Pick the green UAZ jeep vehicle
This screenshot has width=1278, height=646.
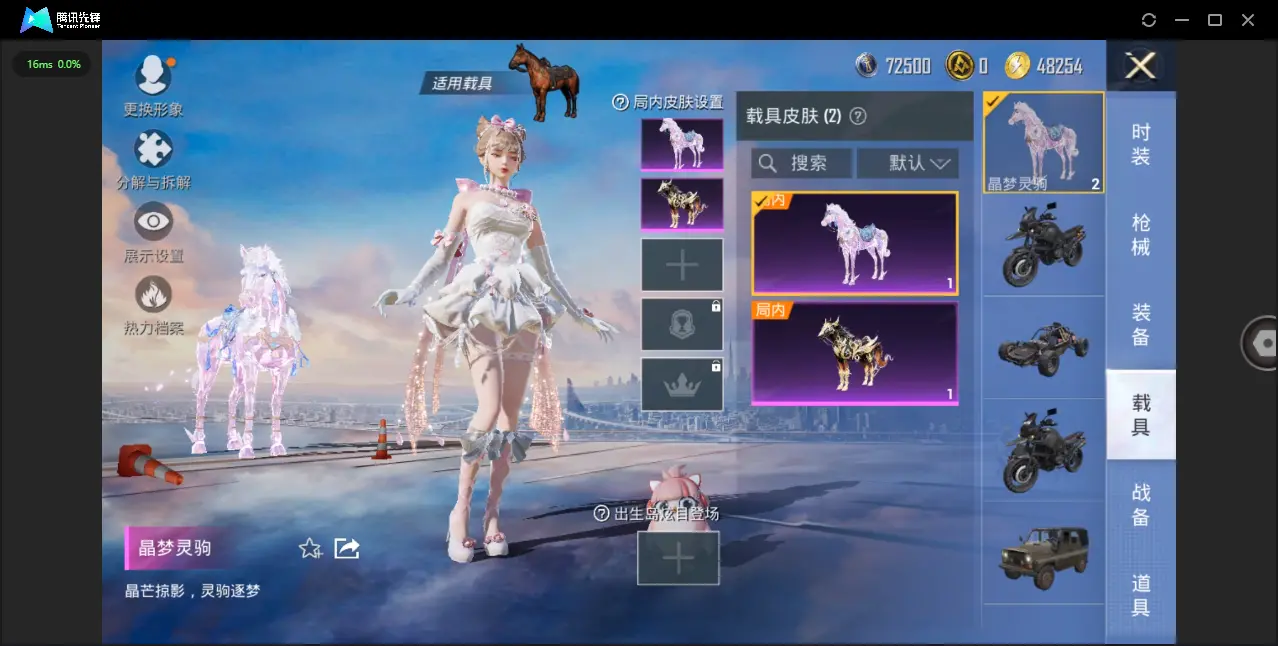[x=1043, y=553]
